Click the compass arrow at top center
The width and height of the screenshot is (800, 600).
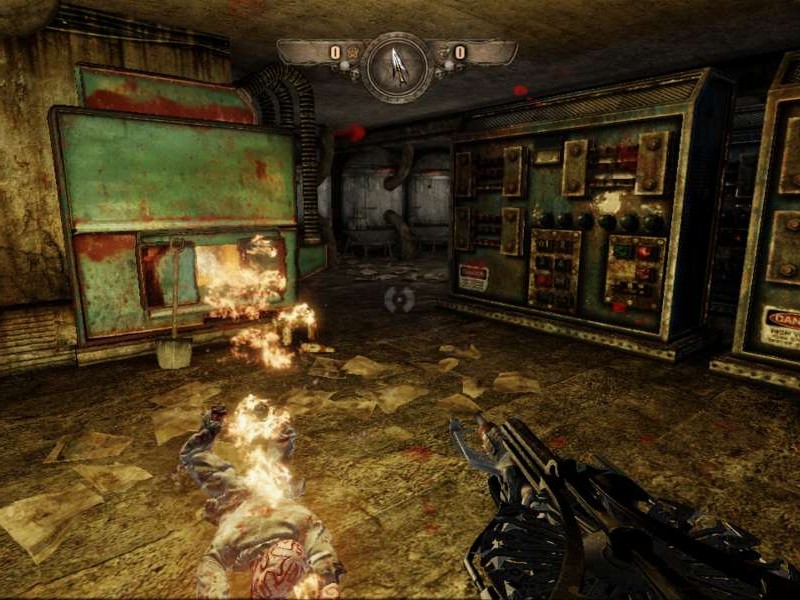pyautogui.click(x=398, y=65)
